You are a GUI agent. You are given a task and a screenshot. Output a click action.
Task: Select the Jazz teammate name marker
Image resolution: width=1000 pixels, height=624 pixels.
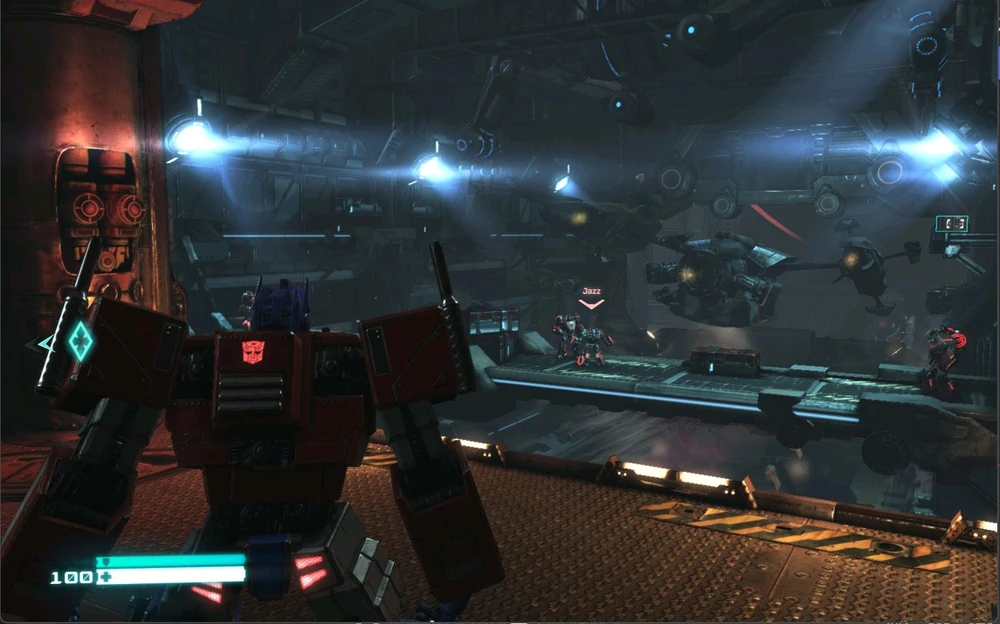[x=591, y=292]
